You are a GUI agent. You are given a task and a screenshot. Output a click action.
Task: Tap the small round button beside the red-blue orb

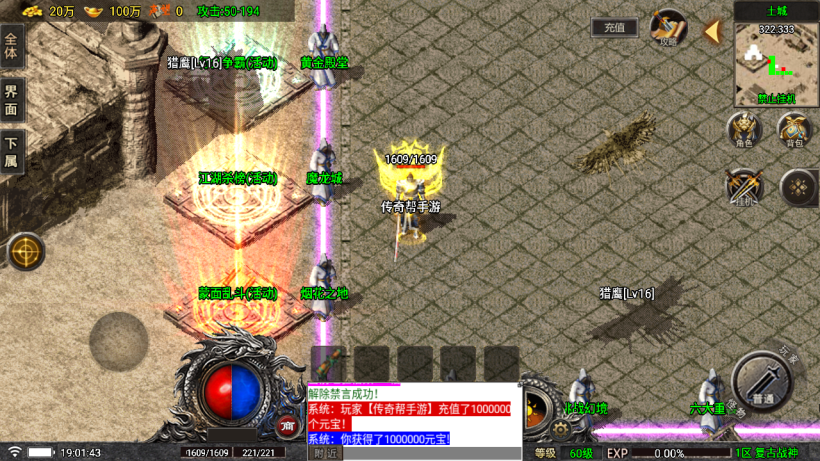coord(288,425)
